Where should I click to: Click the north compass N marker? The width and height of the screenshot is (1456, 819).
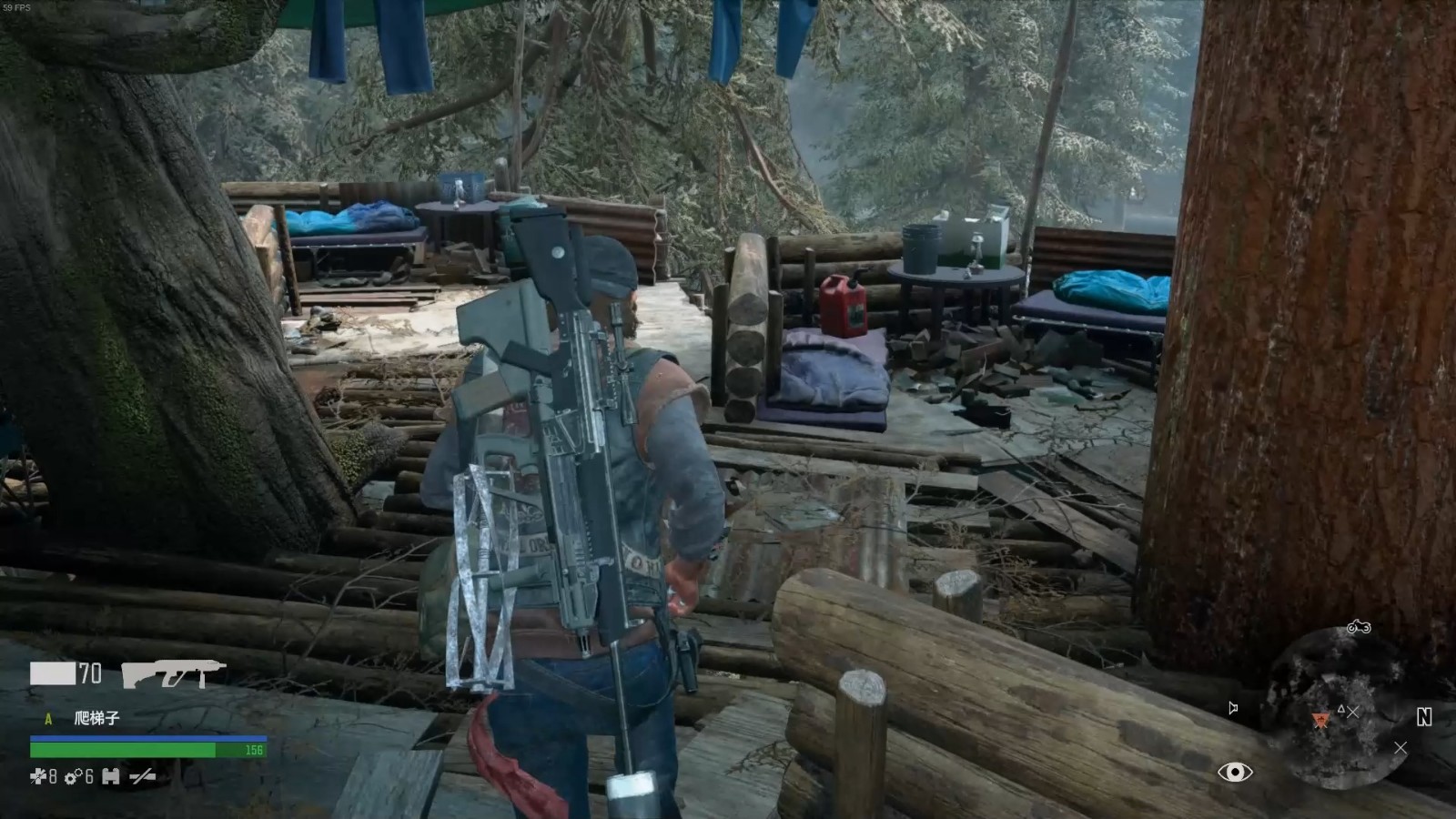(x=1424, y=717)
